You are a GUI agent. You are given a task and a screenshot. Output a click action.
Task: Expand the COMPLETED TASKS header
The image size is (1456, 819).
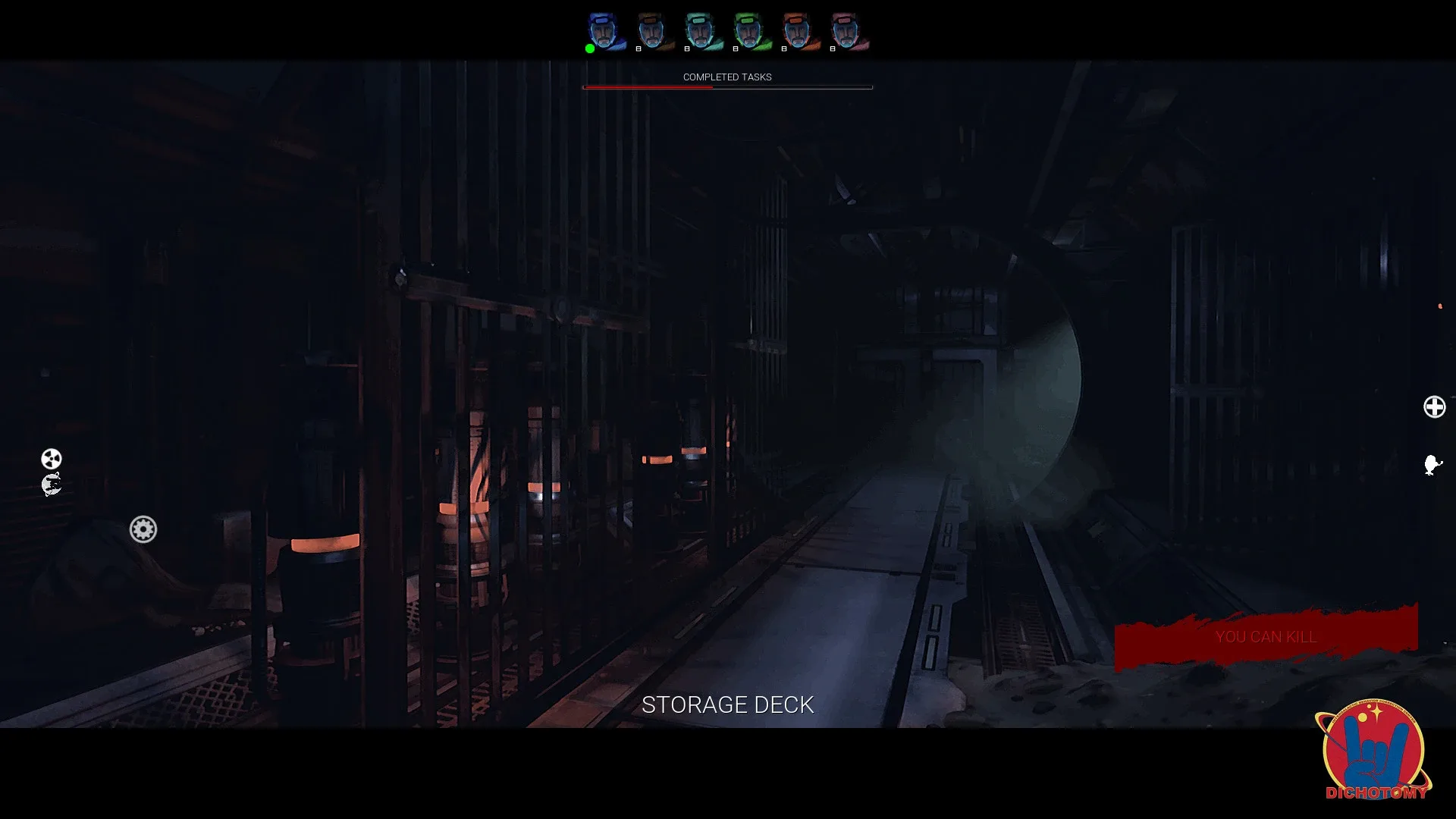coord(727,77)
